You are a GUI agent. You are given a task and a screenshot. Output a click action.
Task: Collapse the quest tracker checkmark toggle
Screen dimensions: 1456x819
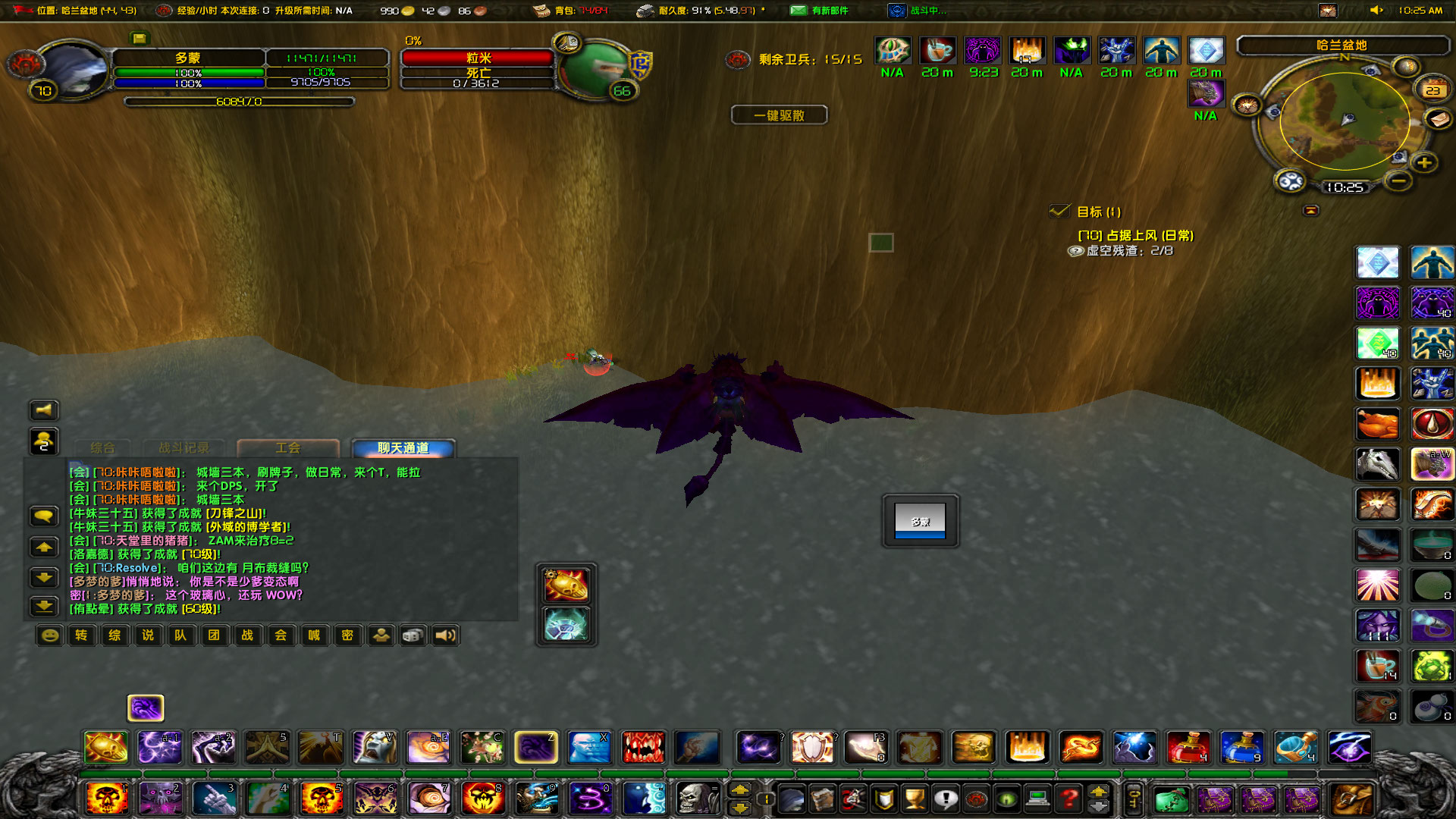[1060, 212]
